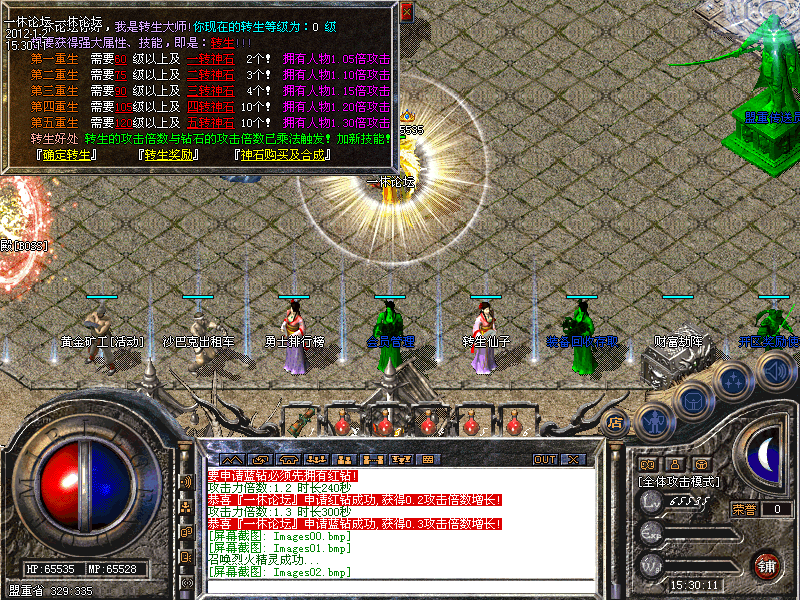Click the OUT button on chat panel
Screen dimensions: 800x600
point(544,460)
